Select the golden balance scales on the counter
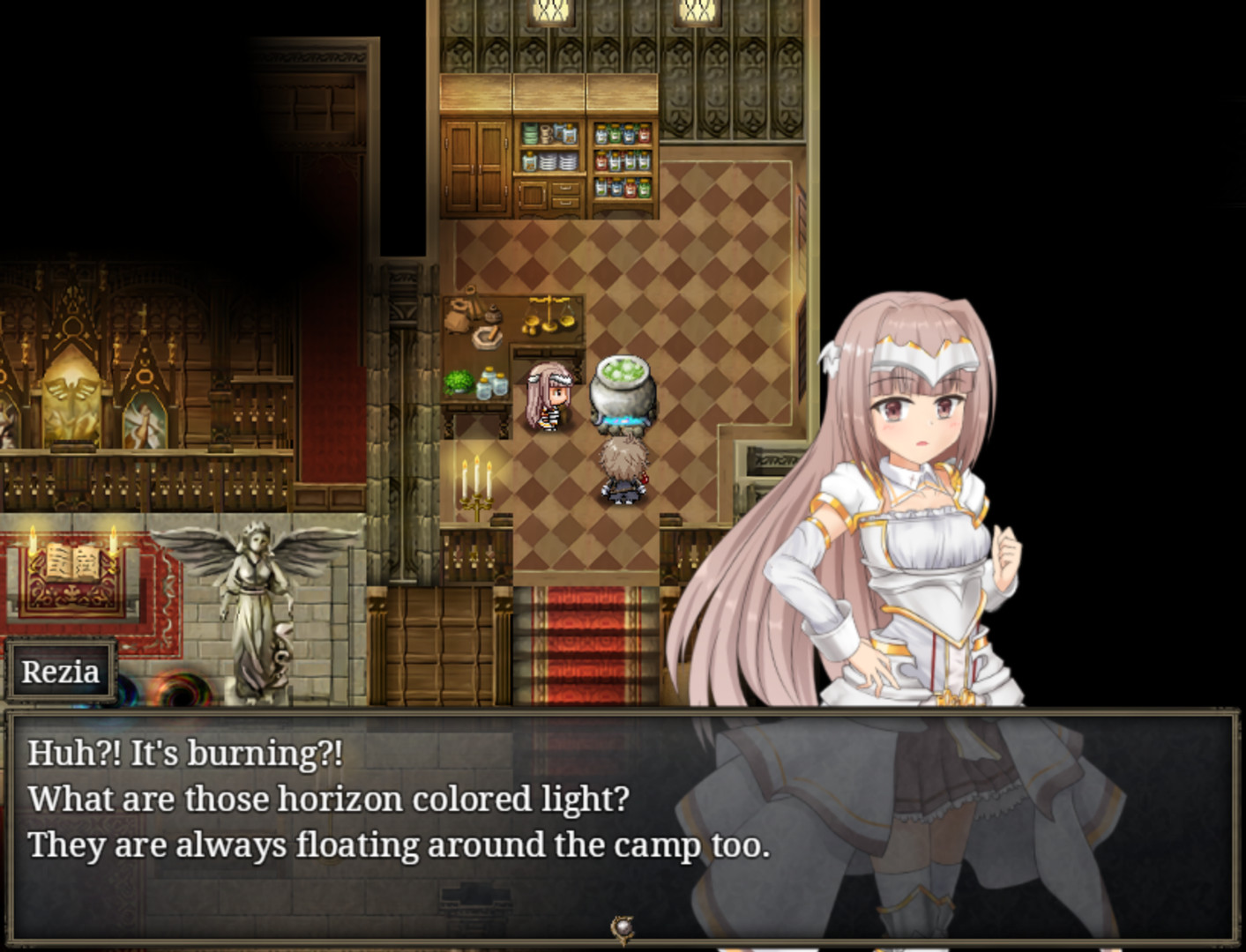This screenshot has width=1246, height=952. (x=549, y=316)
